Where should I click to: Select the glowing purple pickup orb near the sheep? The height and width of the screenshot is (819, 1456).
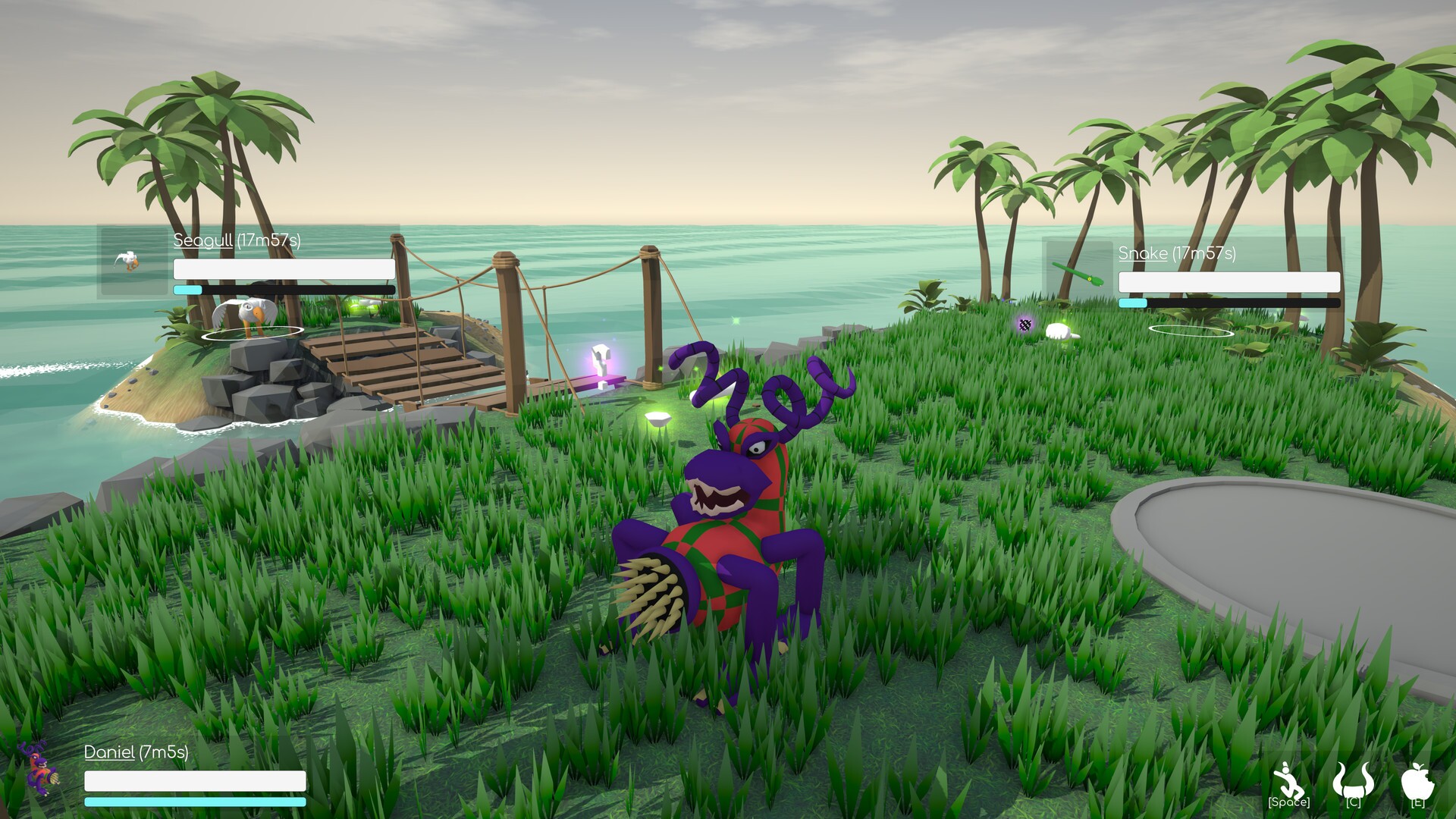(x=1025, y=325)
